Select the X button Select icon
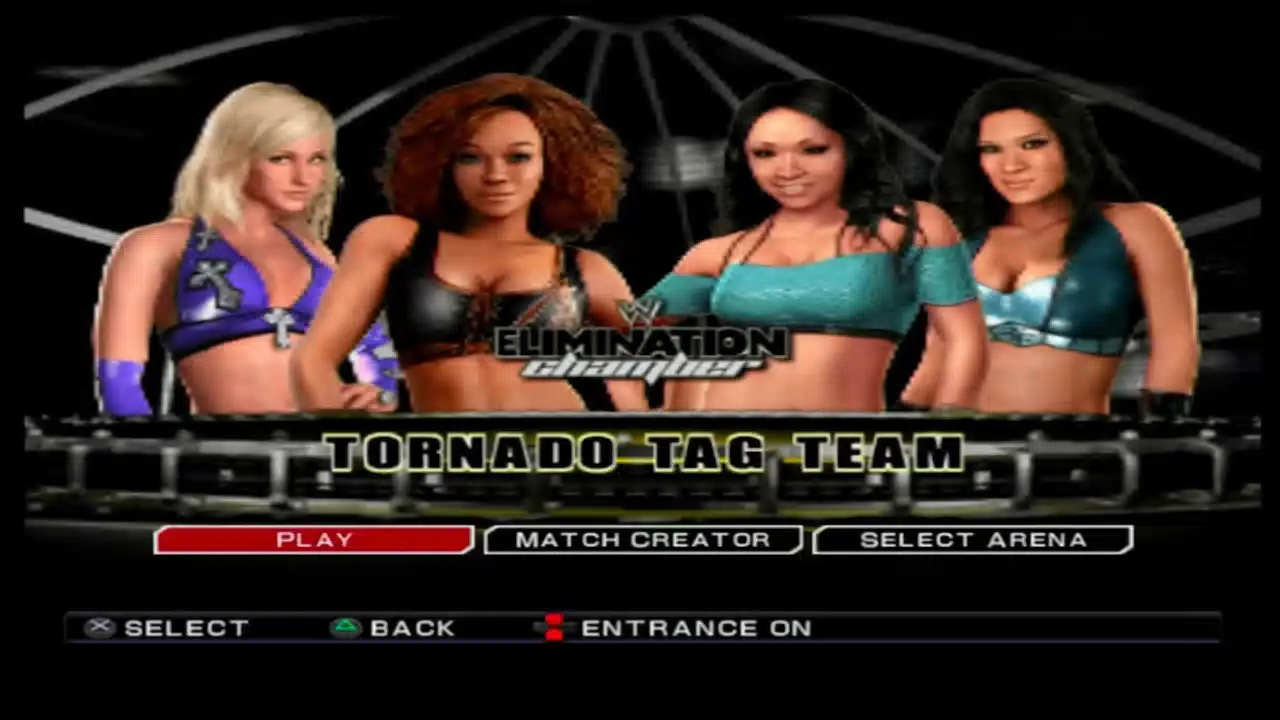Image resolution: width=1280 pixels, height=720 pixels. click(99, 627)
